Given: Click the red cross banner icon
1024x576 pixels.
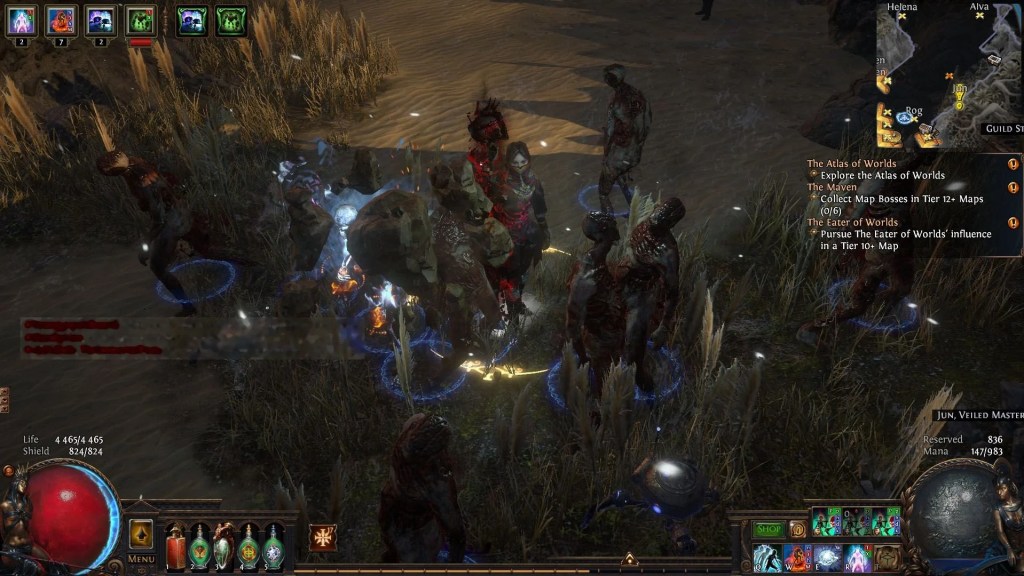Looking at the screenshot, I should [322, 537].
